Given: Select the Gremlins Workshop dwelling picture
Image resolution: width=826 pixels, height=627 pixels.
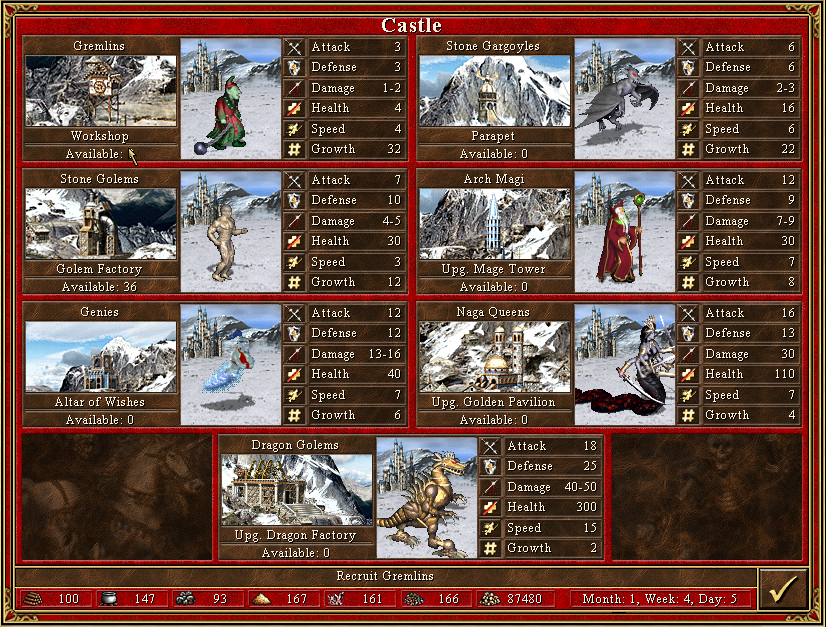Looking at the screenshot, I should 100,91.
